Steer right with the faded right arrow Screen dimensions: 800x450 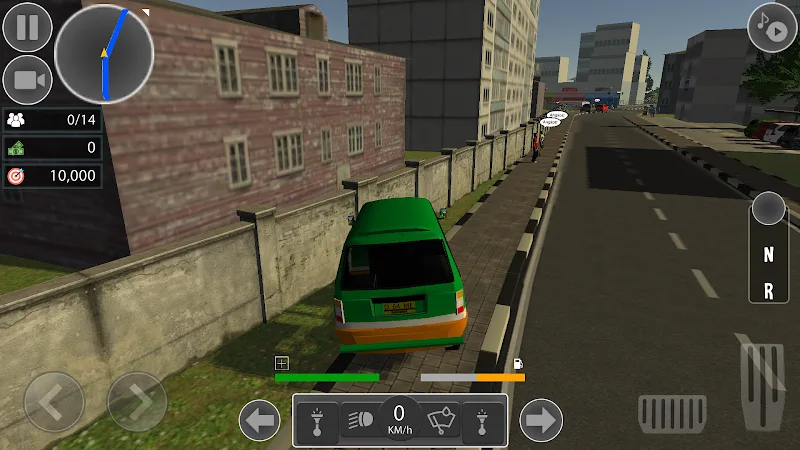pos(137,402)
